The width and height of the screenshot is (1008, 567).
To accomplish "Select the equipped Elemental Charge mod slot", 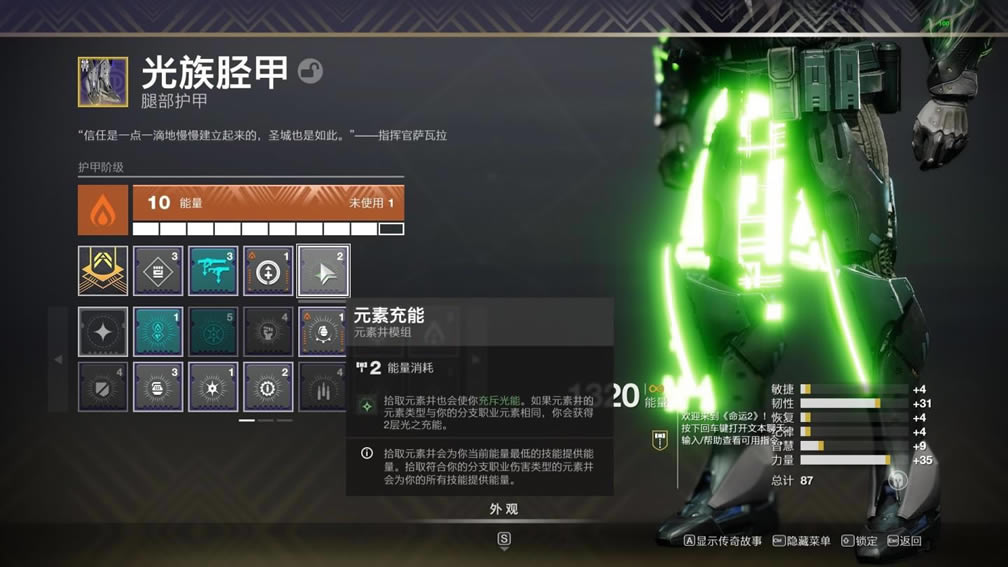I will [323, 271].
